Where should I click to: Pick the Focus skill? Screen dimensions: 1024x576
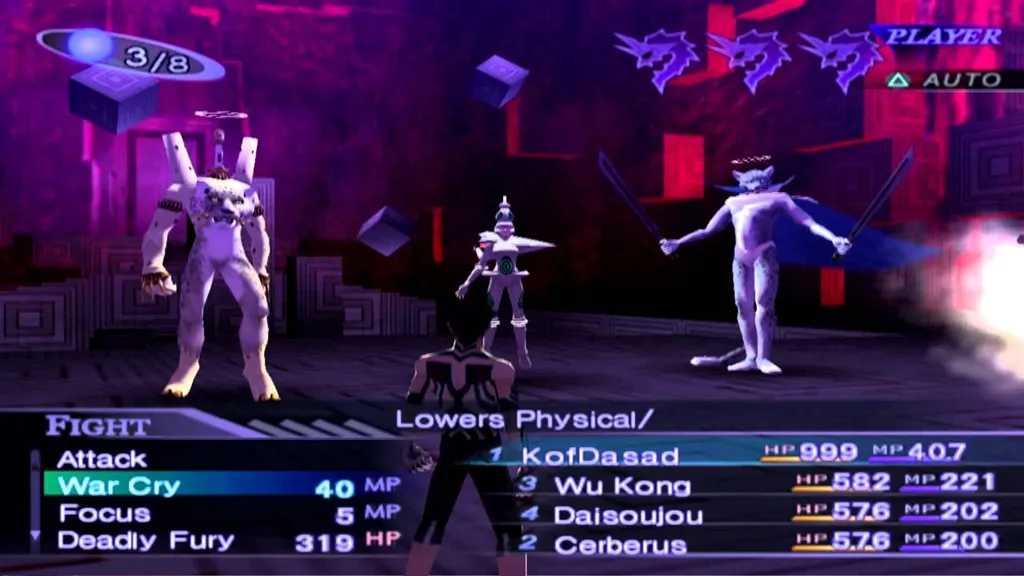(x=105, y=514)
